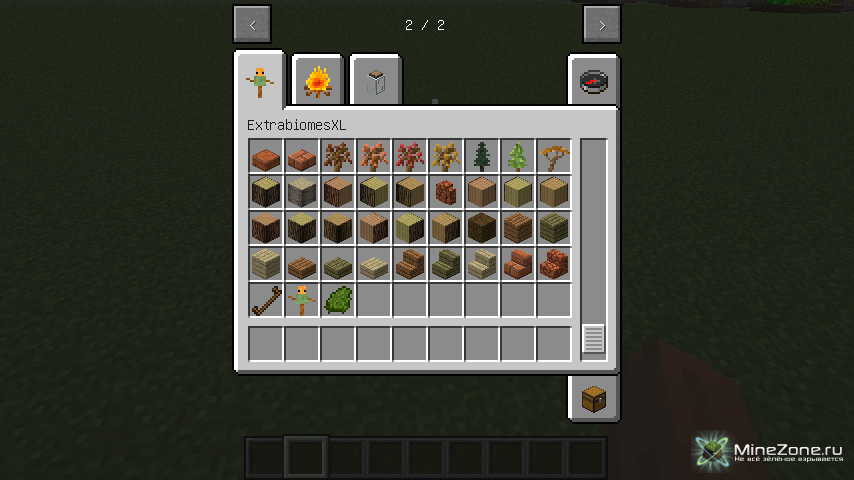Select the gray bark log block
The height and width of the screenshot is (480, 854).
point(302,192)
